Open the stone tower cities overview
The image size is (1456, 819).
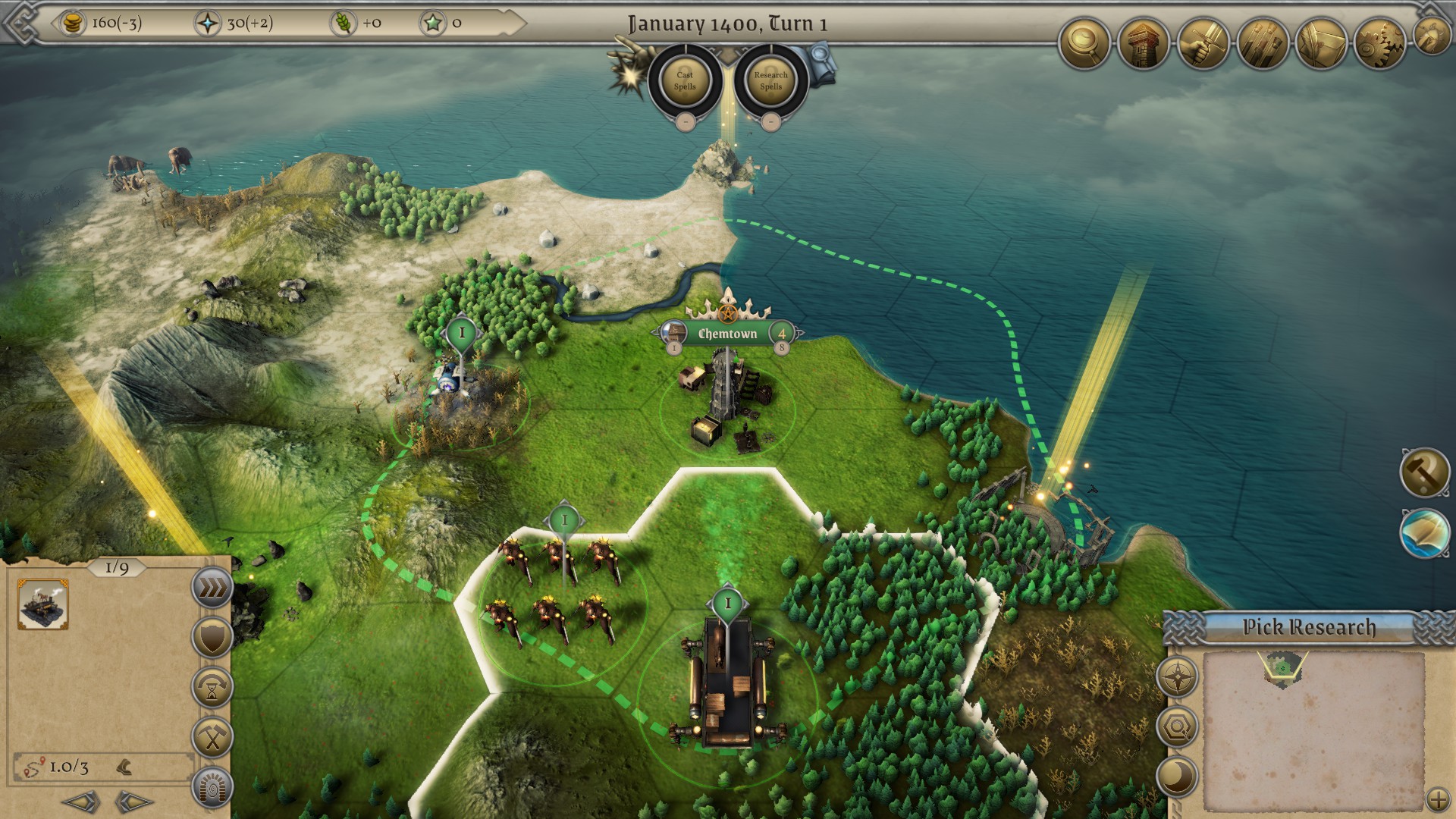1143,45
